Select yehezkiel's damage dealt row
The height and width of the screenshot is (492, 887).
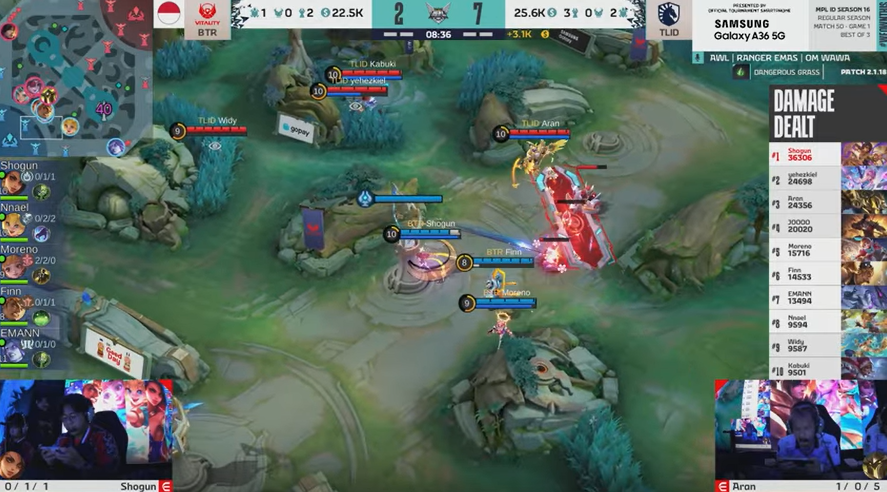tap(805, 179)
